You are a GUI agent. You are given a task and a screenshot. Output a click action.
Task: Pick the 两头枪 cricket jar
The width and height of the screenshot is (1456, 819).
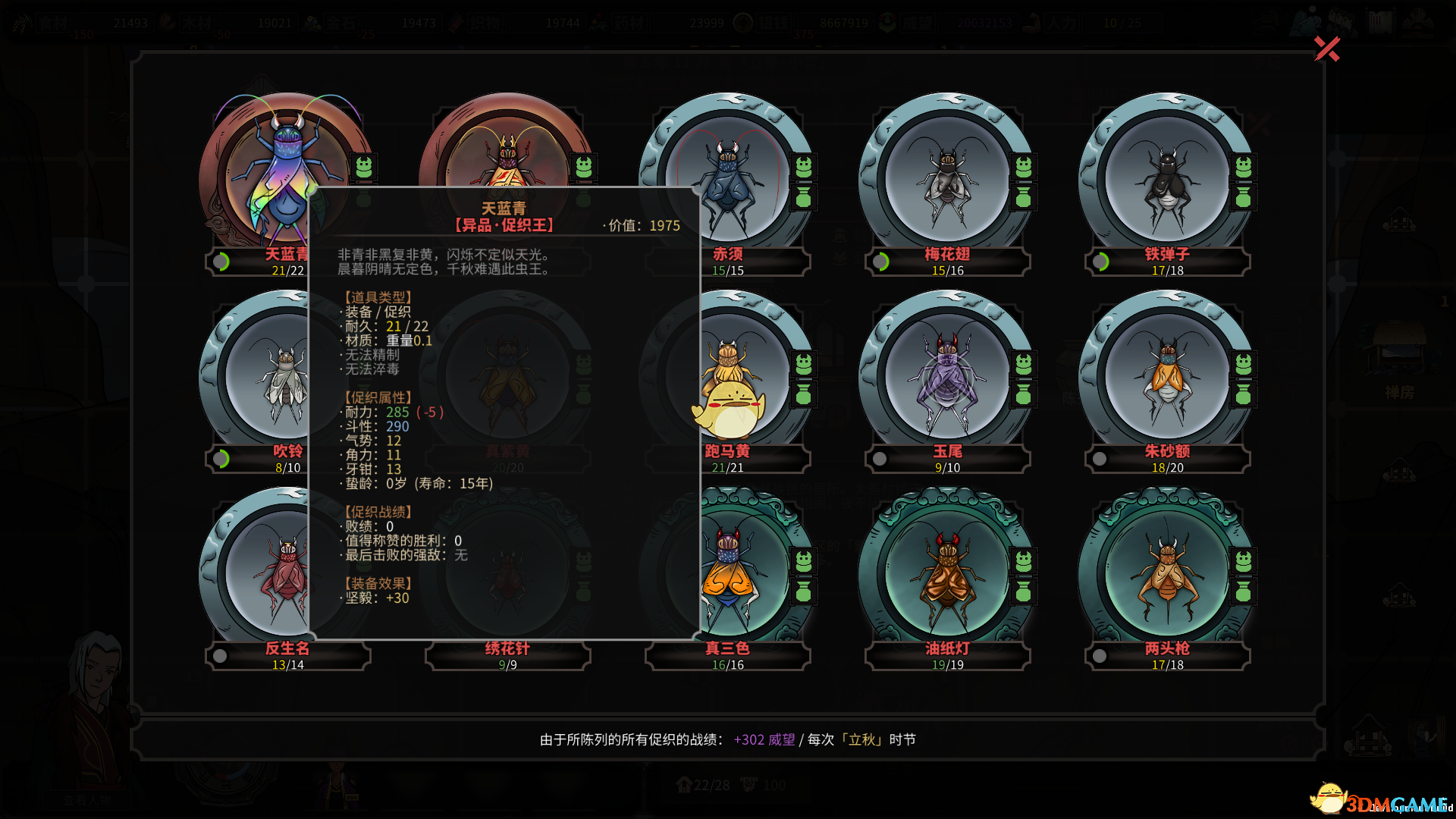(x=1166, y=573)
